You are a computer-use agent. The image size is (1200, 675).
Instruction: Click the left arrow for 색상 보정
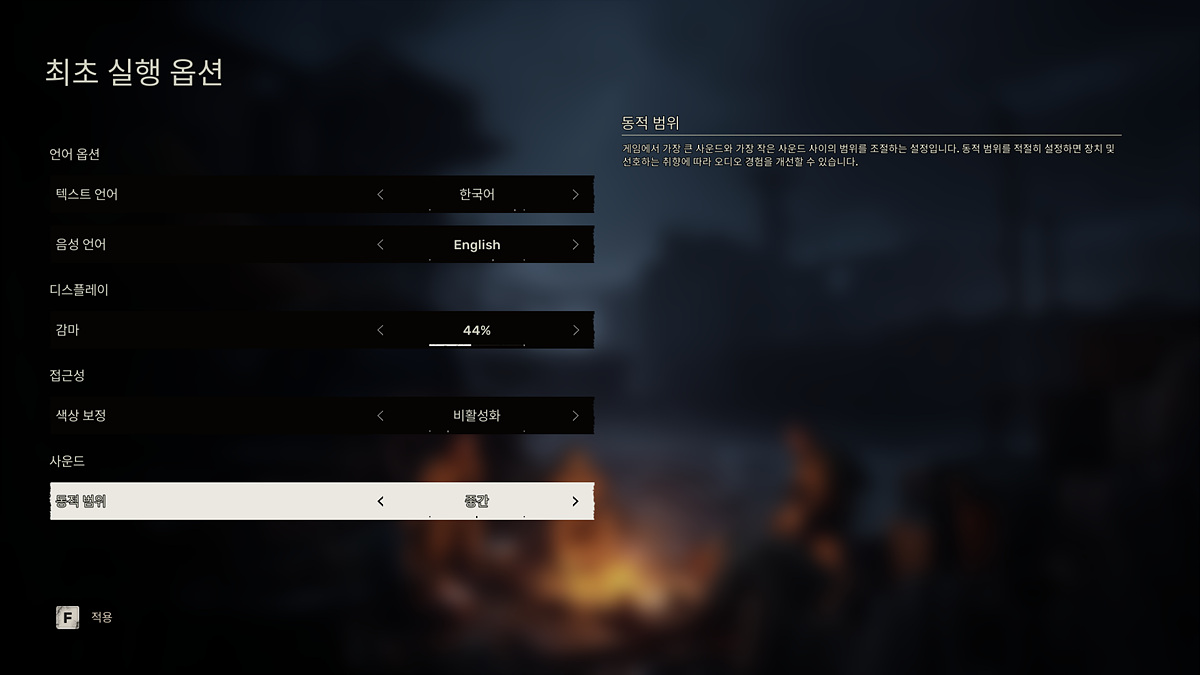coord(380,415)
